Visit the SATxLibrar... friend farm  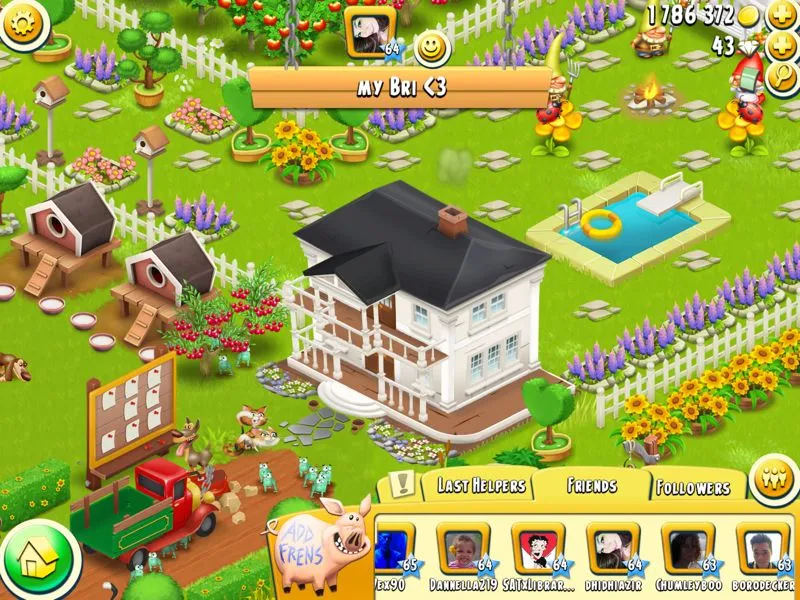tap(537, 550)
